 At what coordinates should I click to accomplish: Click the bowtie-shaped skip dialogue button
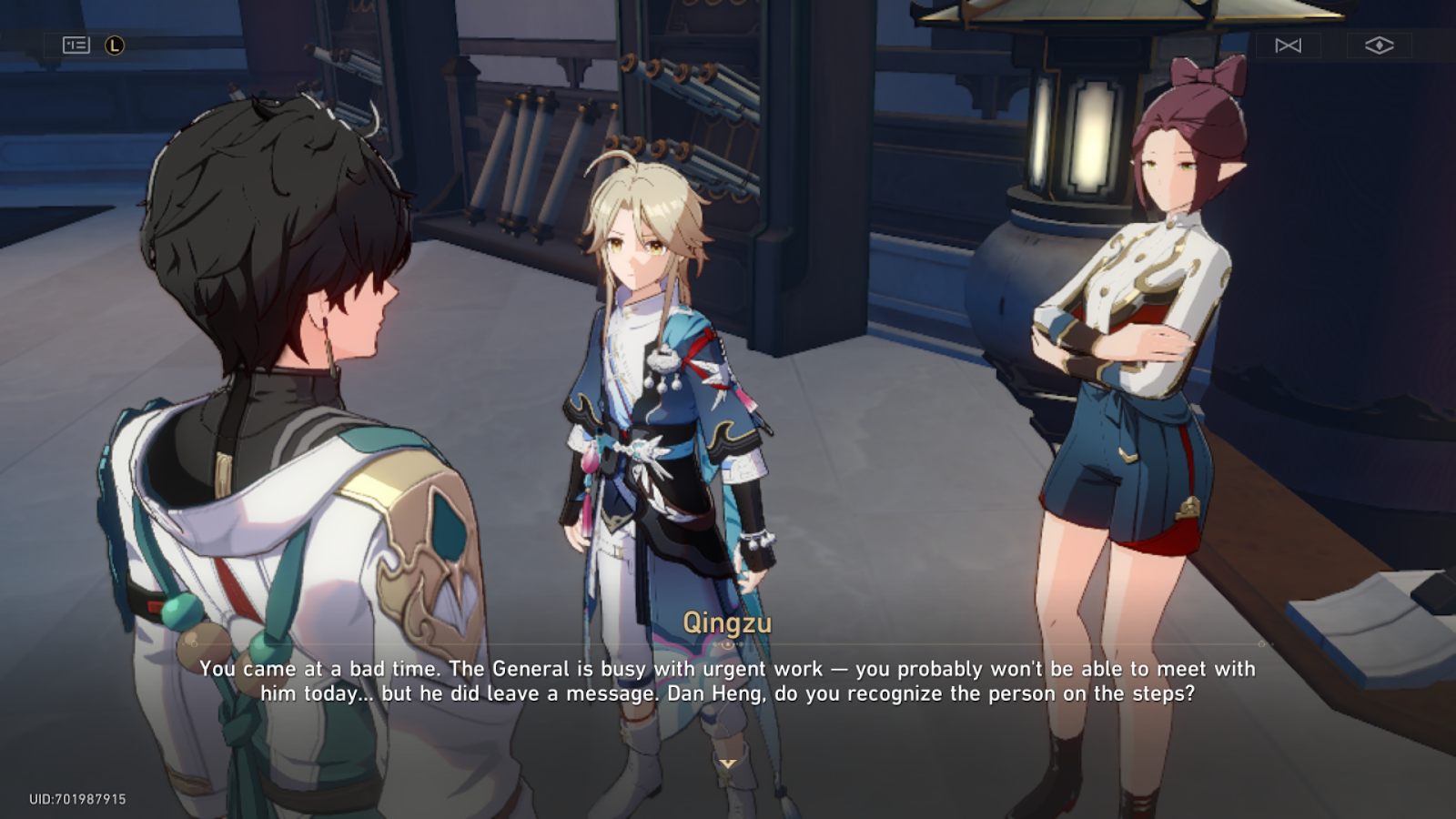1288,45
